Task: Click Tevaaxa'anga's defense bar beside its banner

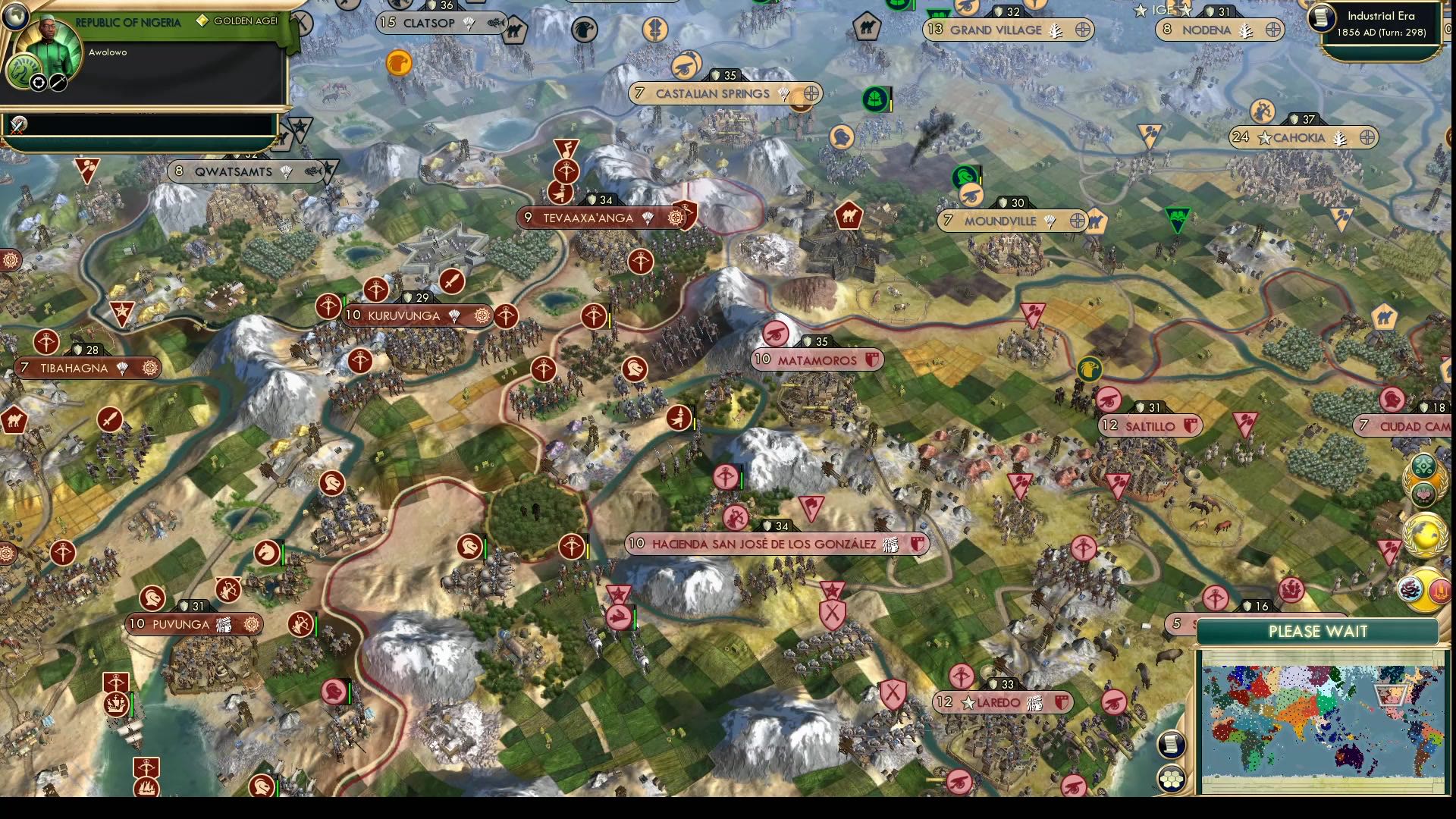Action: 602,200
